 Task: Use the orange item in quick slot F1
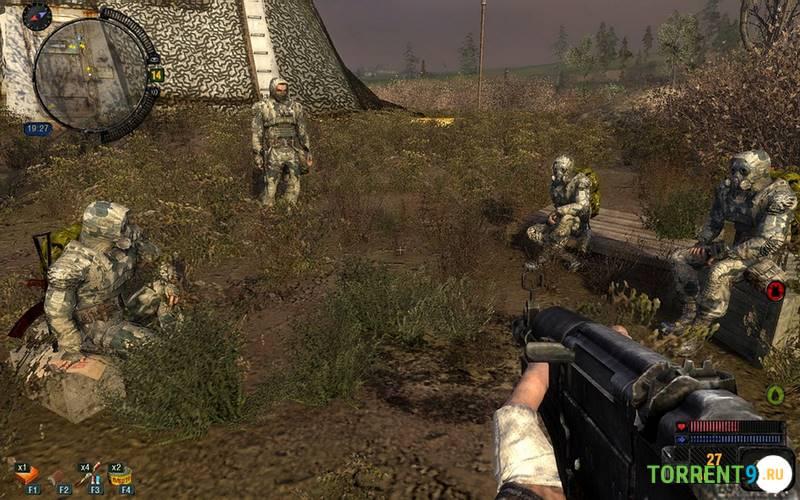tap(28, 475)
